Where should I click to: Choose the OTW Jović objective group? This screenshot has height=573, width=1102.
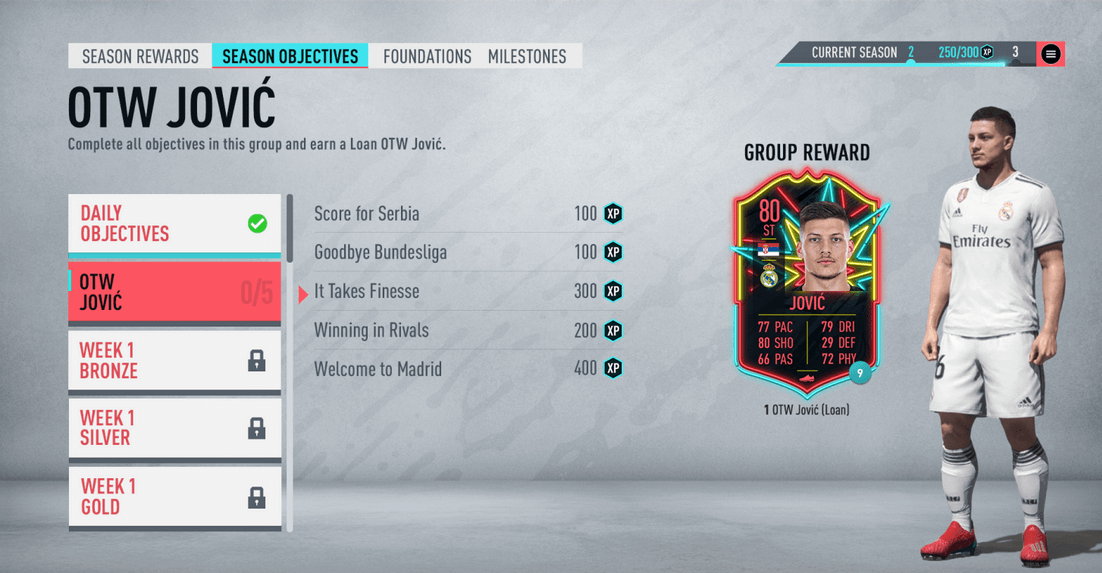coord(174,292)
